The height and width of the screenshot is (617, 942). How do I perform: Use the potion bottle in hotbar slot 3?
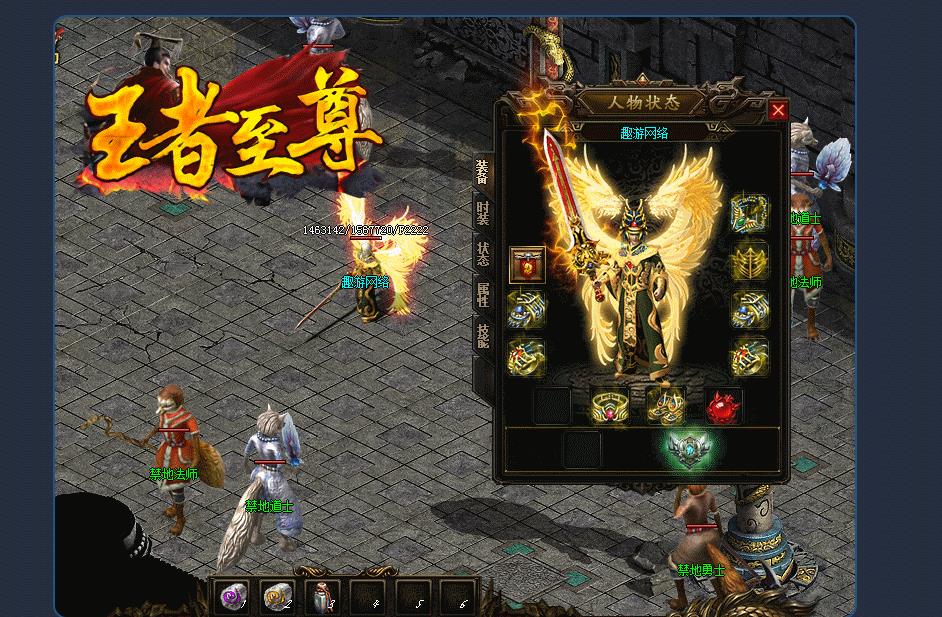pyautogui.click(x=322, y=596)
